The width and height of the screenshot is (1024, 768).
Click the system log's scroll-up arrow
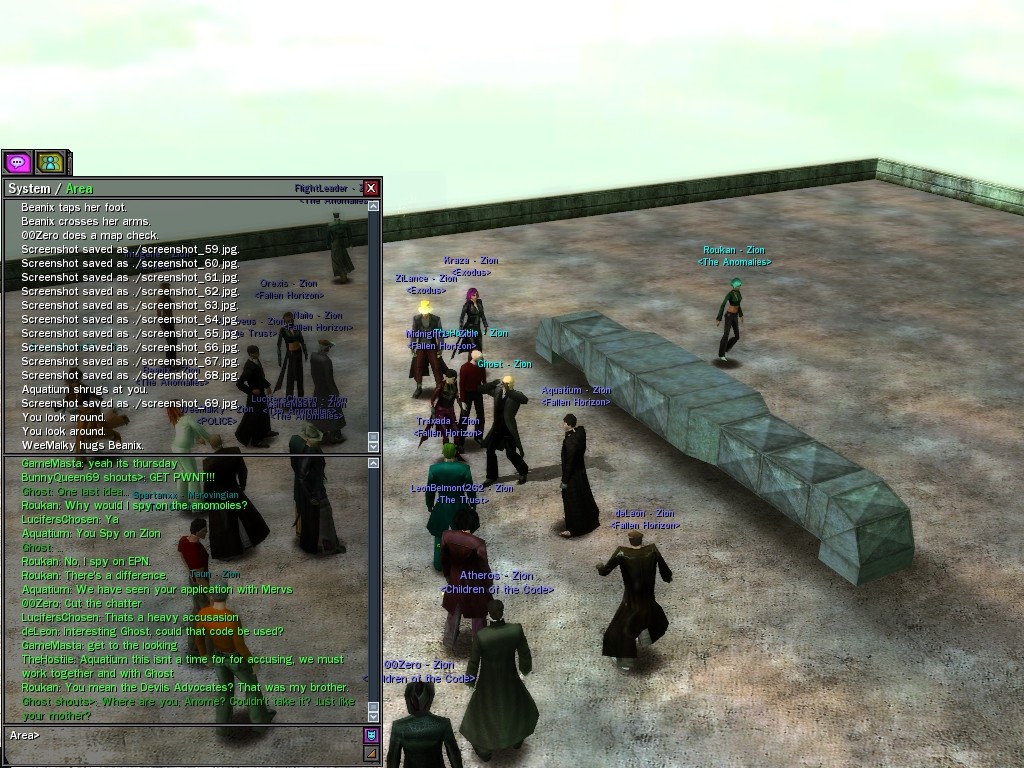coord(374,206)
